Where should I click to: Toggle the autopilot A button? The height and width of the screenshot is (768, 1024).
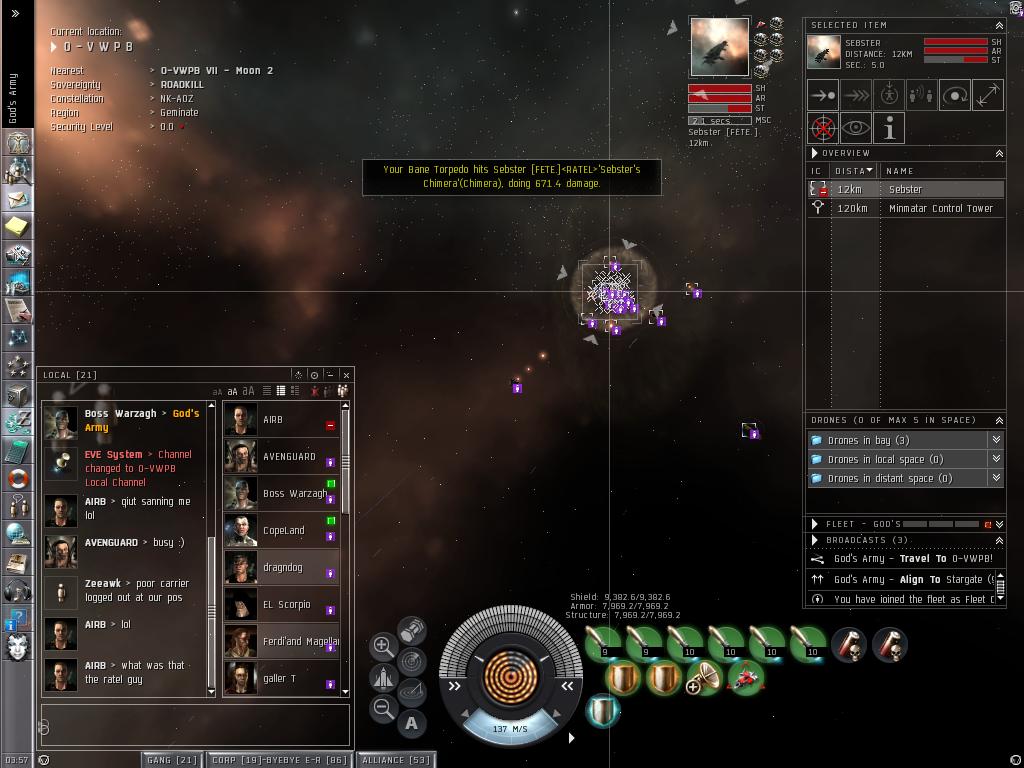point(412,723)
